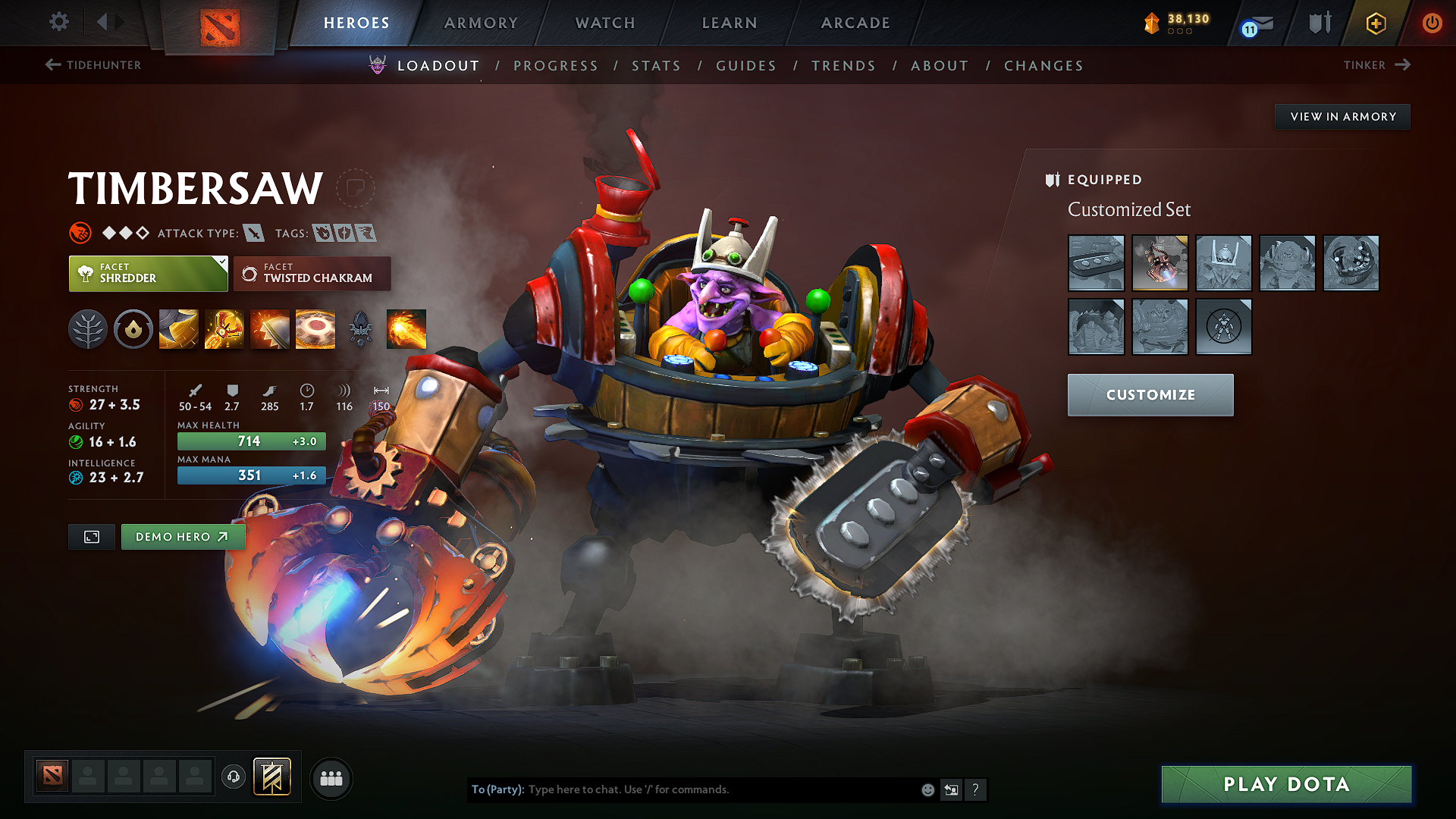
Task: Click the Demo Hero link
Action: click(183, 536)
